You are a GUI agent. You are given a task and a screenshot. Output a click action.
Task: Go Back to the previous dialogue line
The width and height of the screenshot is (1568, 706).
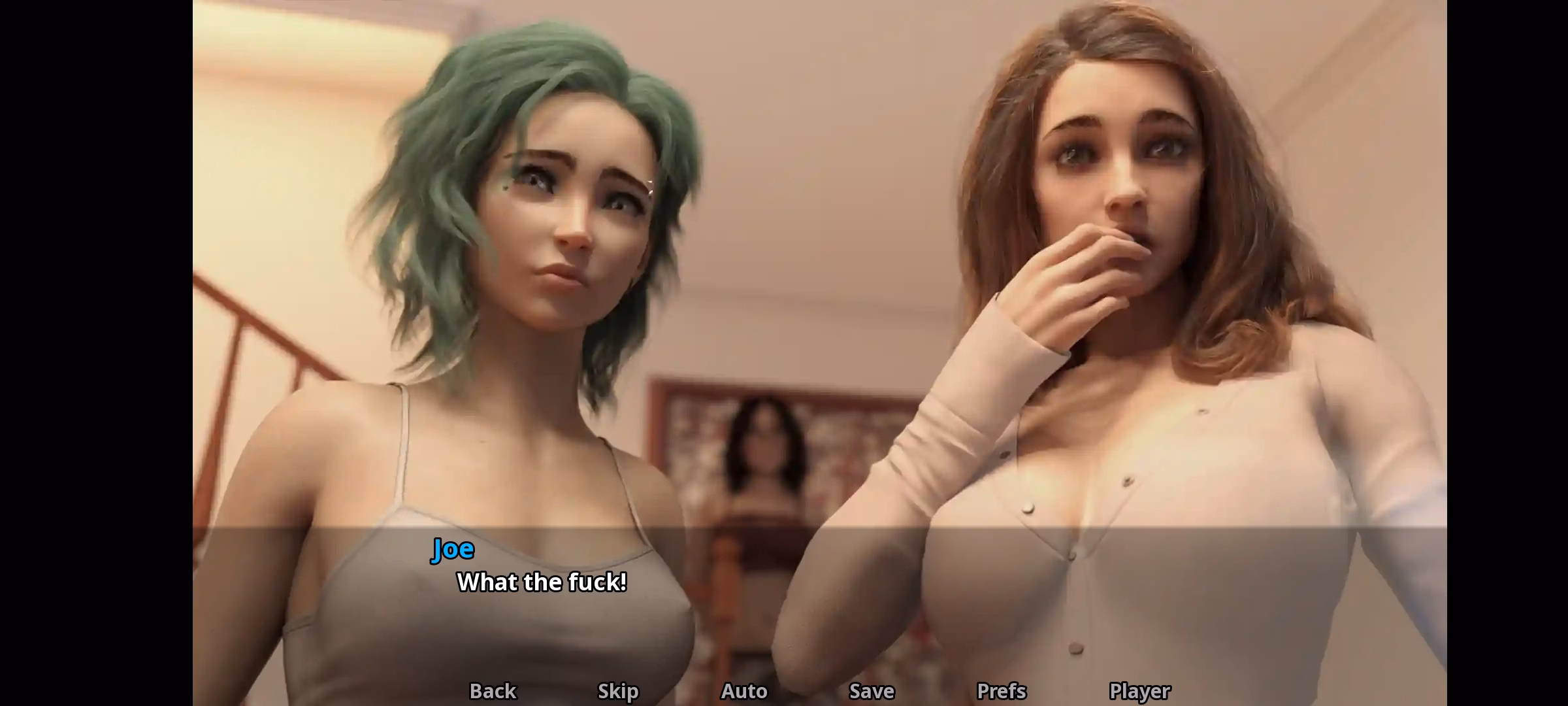(x=493, y=690)
